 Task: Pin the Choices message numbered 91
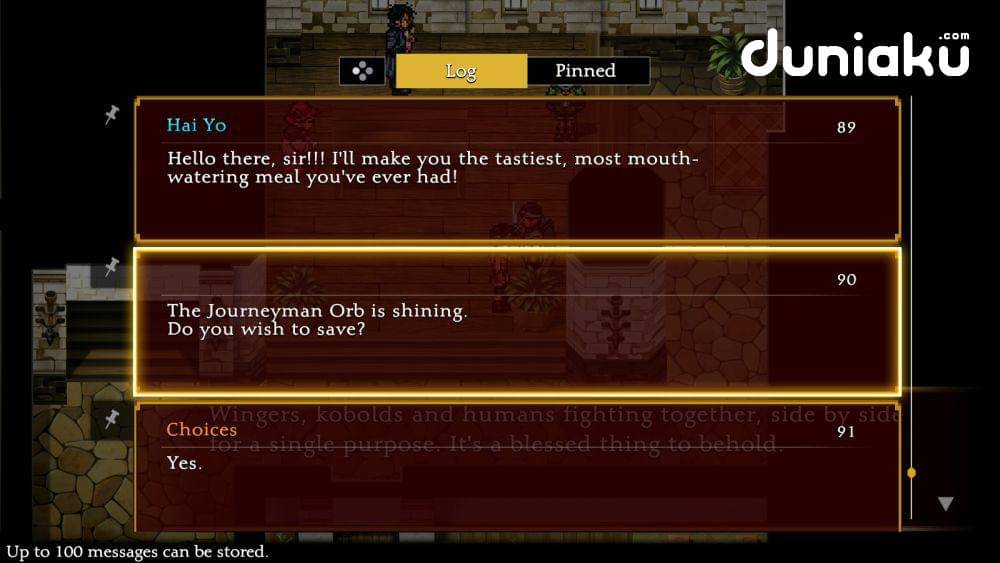click(111, 418)
